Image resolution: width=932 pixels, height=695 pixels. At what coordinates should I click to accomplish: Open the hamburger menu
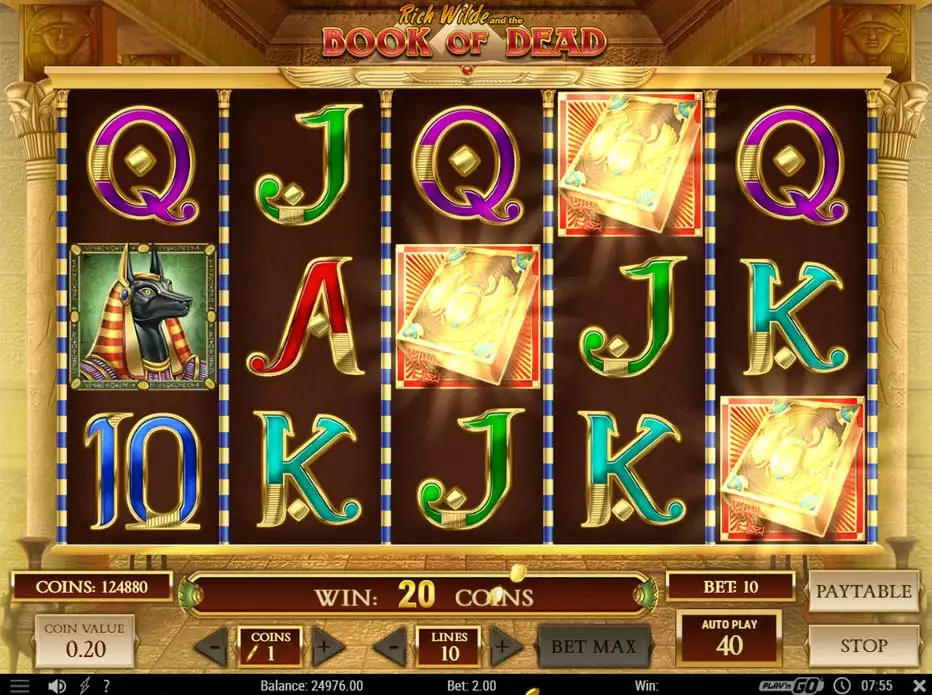(x=19, y=686)
